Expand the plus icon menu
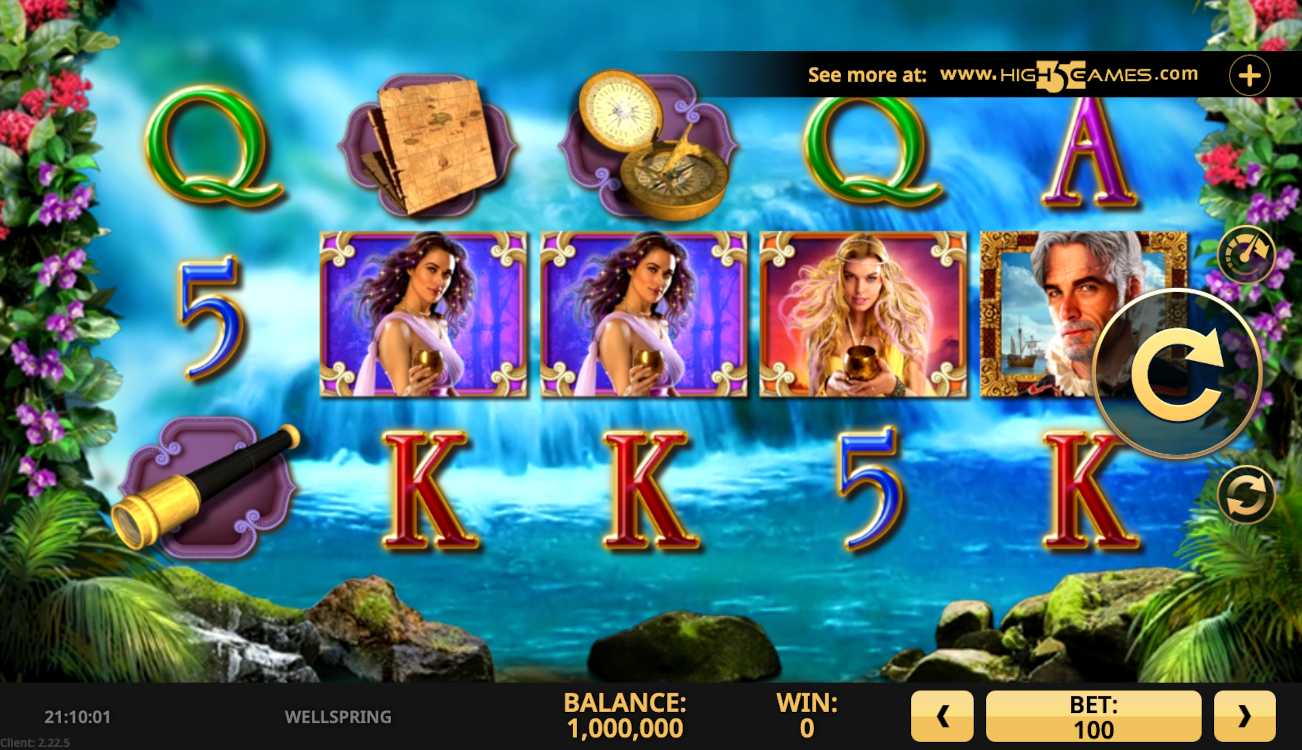The height and width of the screenshot is (750, 1302). click(1249, 75)
